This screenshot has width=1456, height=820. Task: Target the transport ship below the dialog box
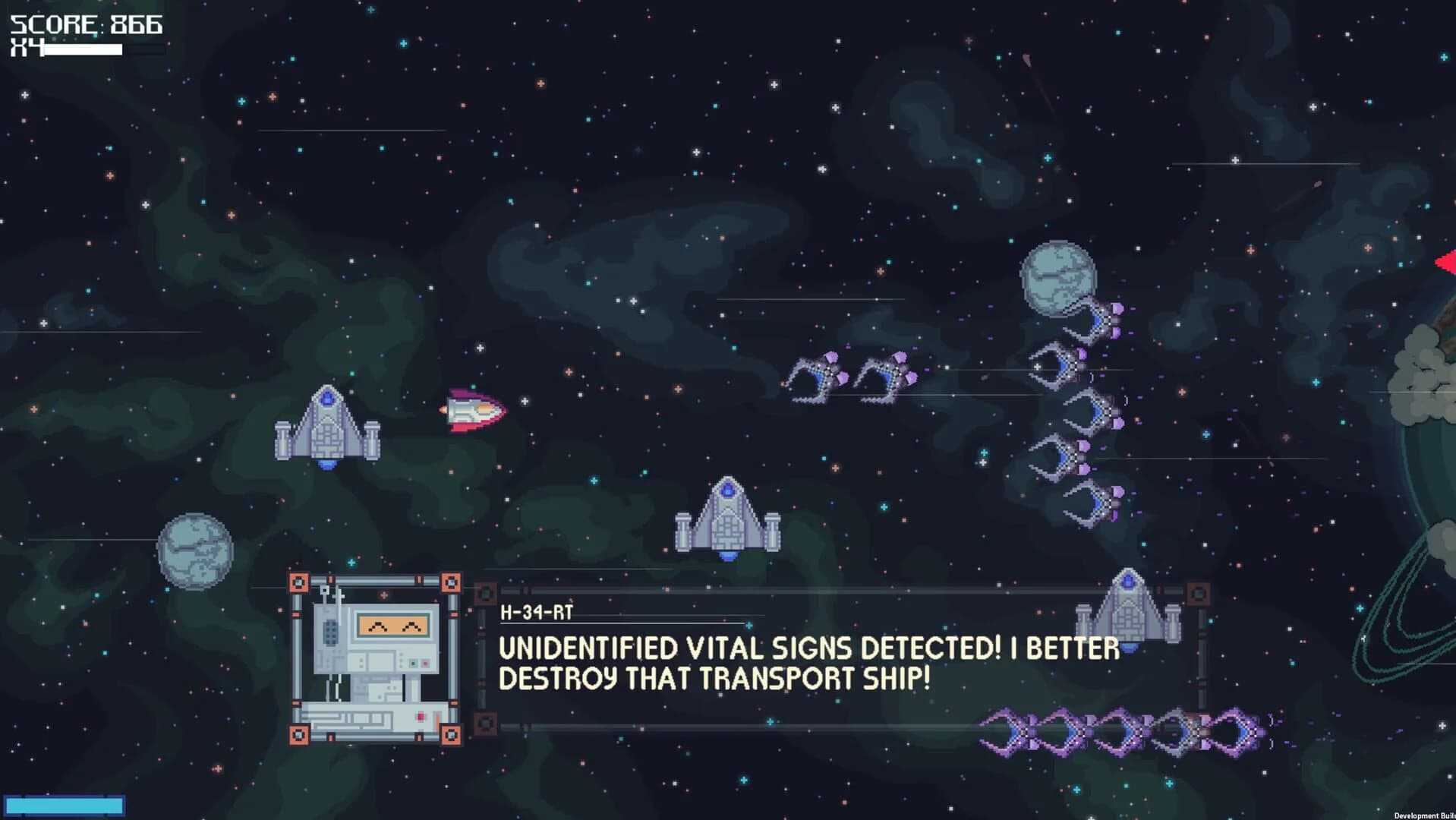click(x=1127, y=607)
